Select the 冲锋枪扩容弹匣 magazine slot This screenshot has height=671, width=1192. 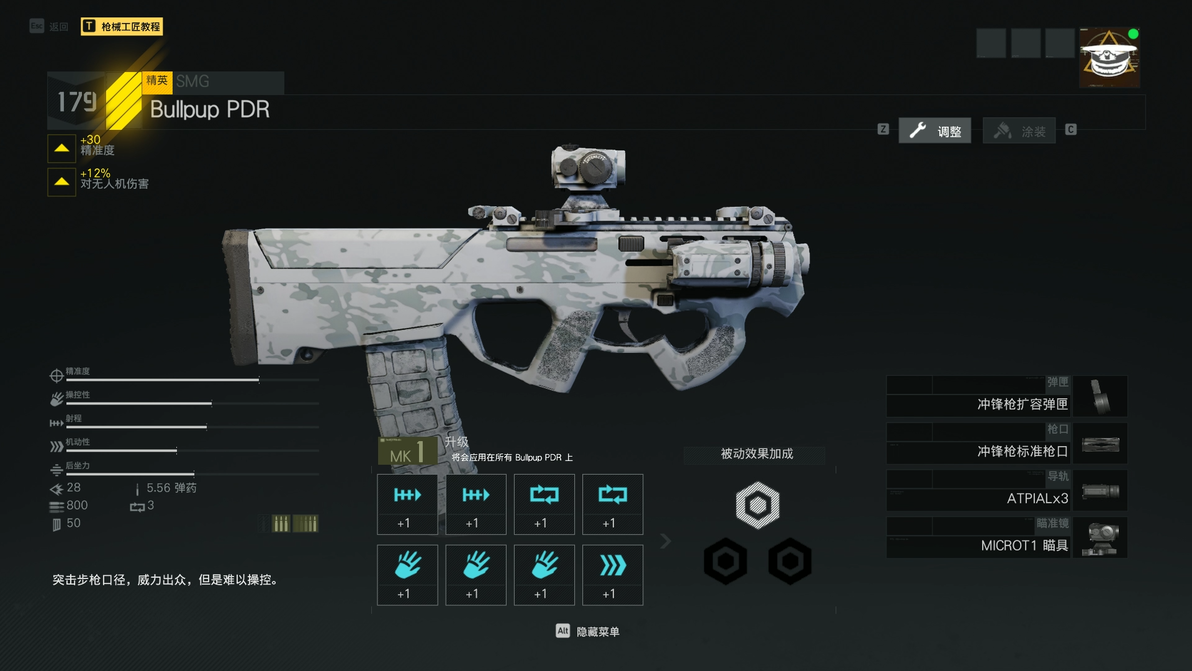click(x=1006, y=397)
